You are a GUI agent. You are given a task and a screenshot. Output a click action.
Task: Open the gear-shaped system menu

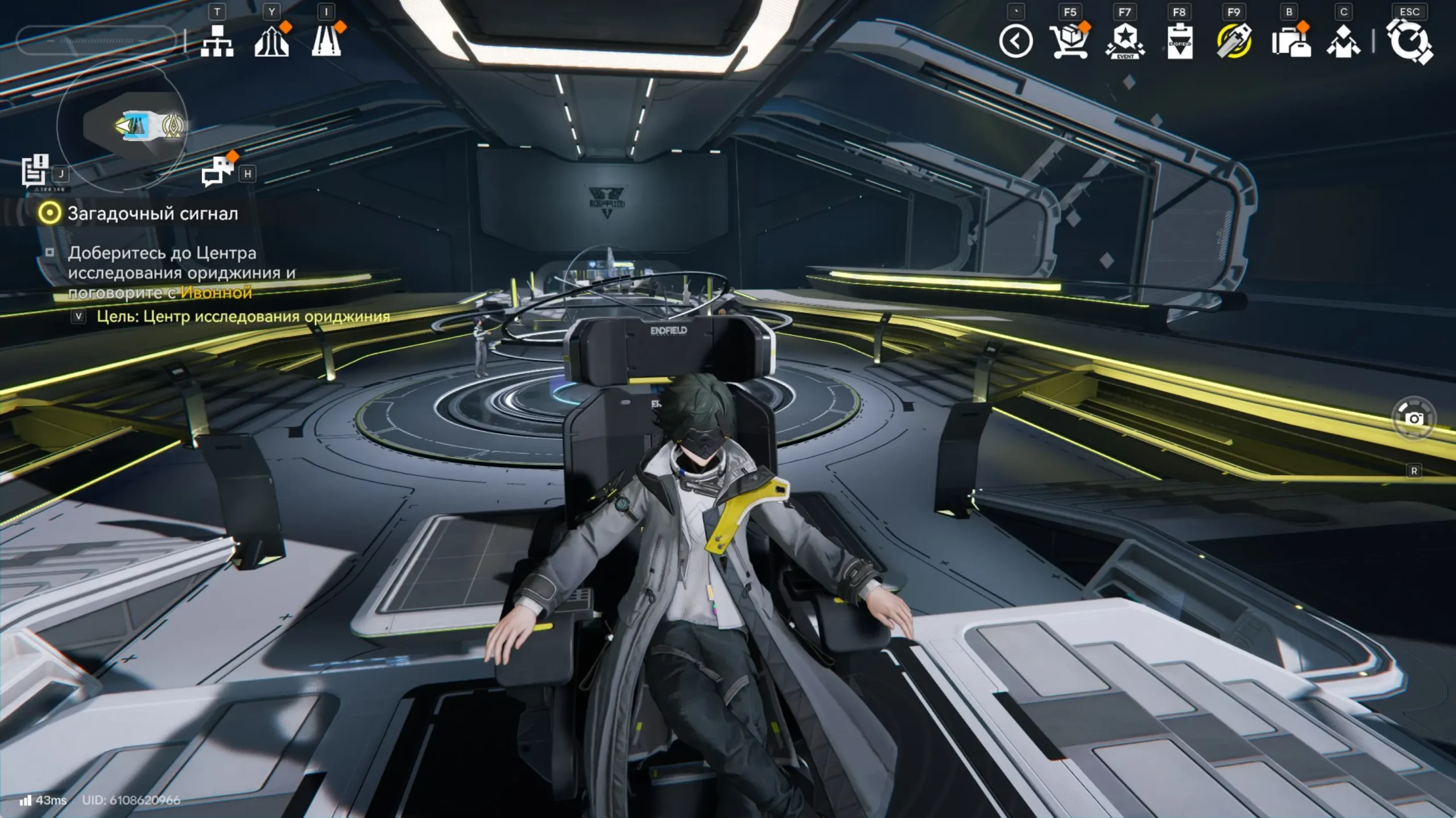[1409, 41]
